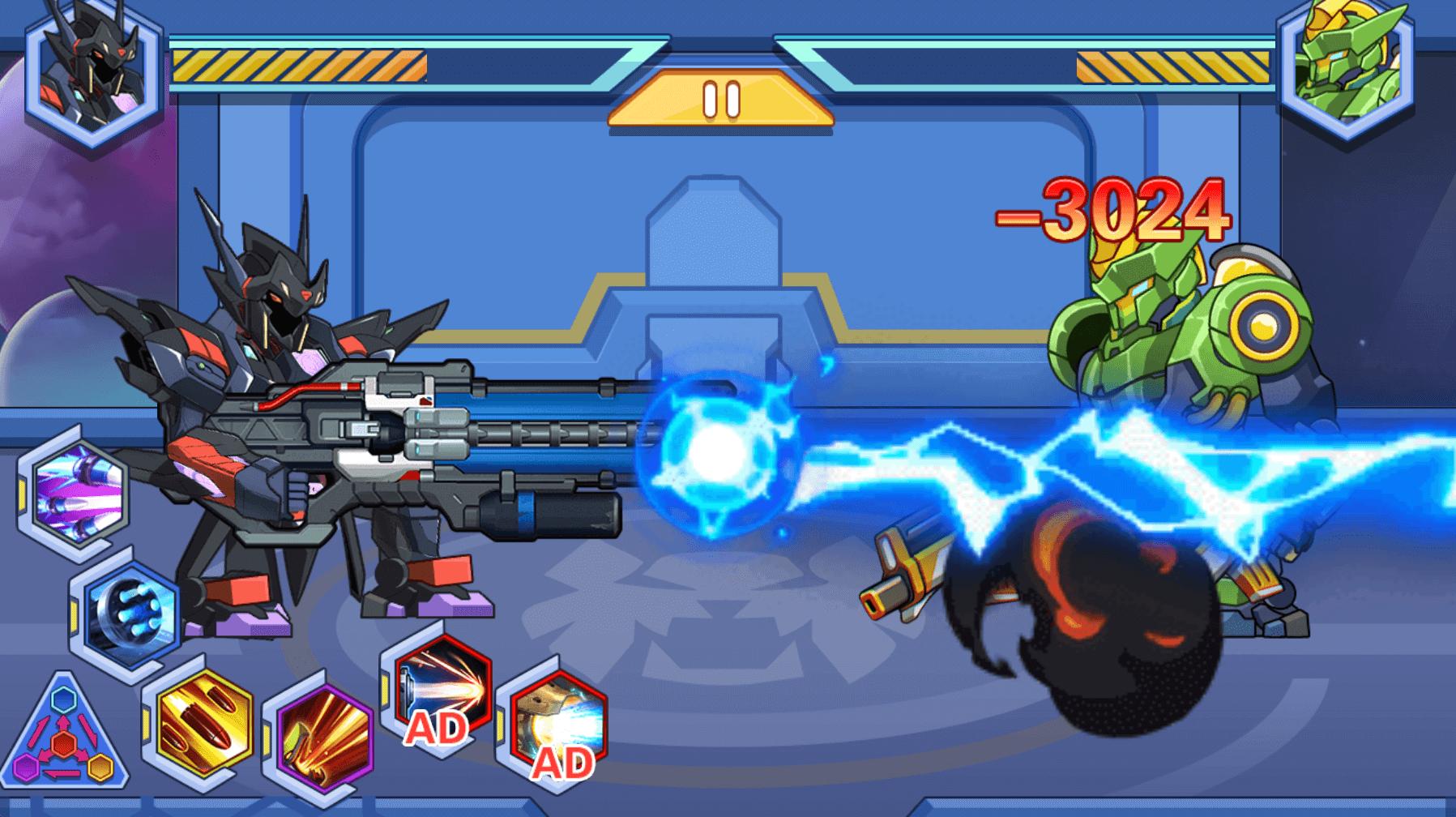The height and width of the screenshot is (817, 1456).
Task: Expand the blue hexagon on weapon triangle
Action: tap(63, 700)
